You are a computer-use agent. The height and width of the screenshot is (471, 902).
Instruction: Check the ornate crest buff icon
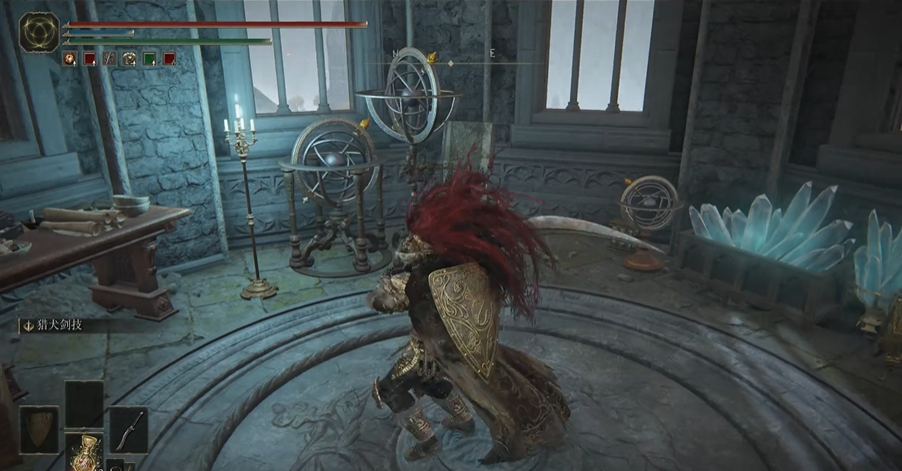(129, 59)
